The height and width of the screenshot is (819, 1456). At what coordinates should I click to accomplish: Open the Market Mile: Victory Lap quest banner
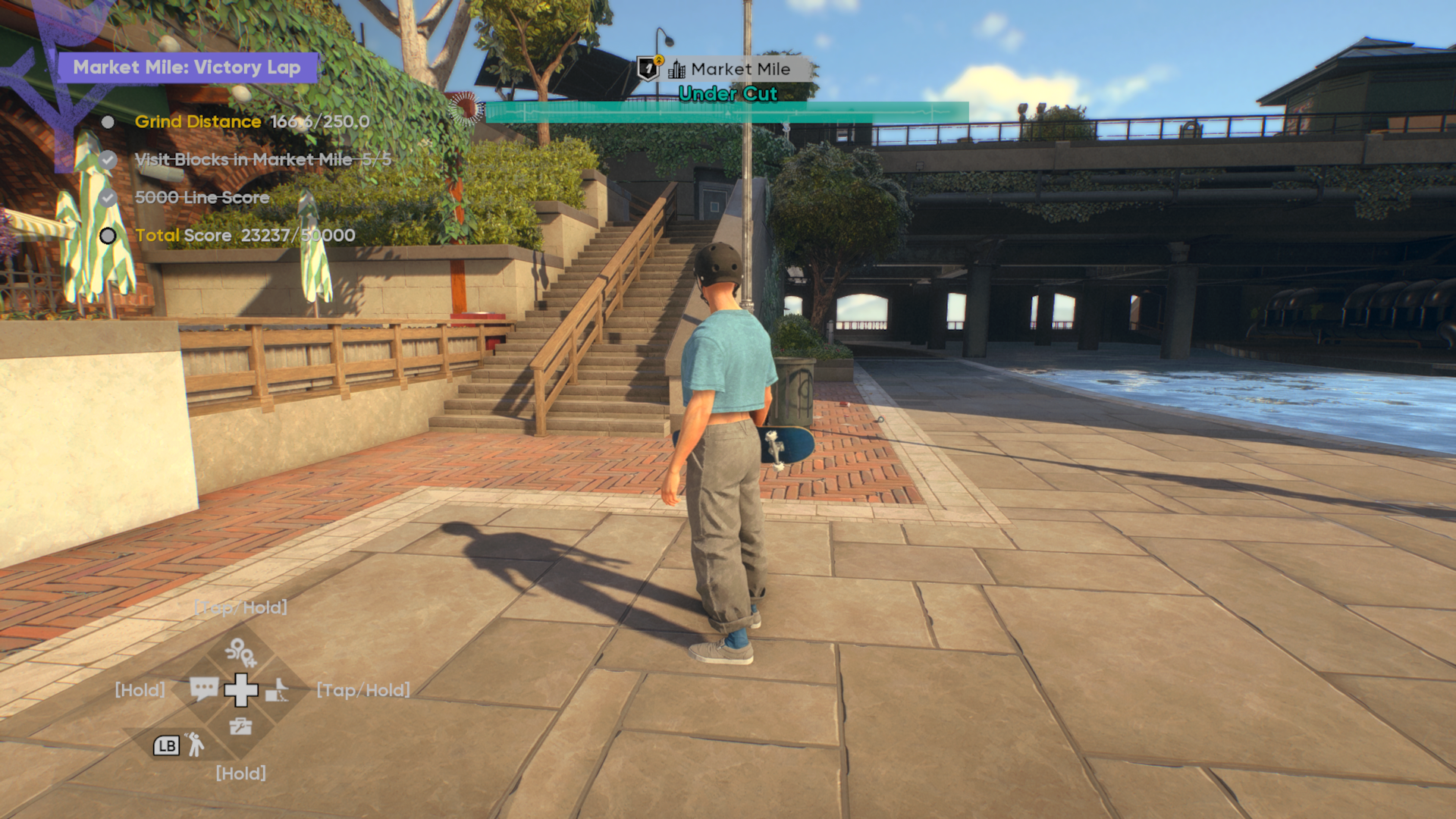point(187,67)
